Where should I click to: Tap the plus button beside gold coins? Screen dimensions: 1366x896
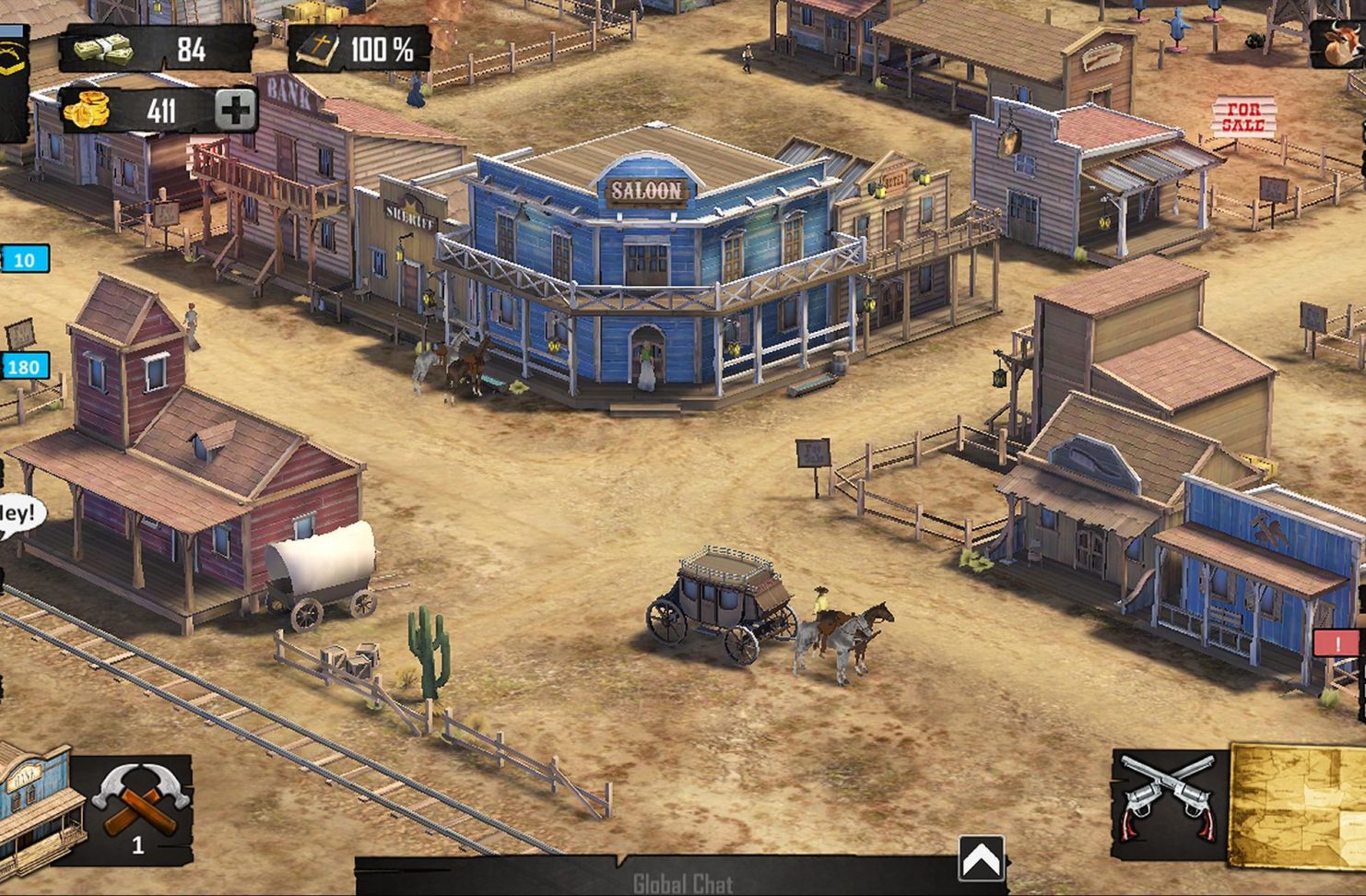click(x=235, y=111)
